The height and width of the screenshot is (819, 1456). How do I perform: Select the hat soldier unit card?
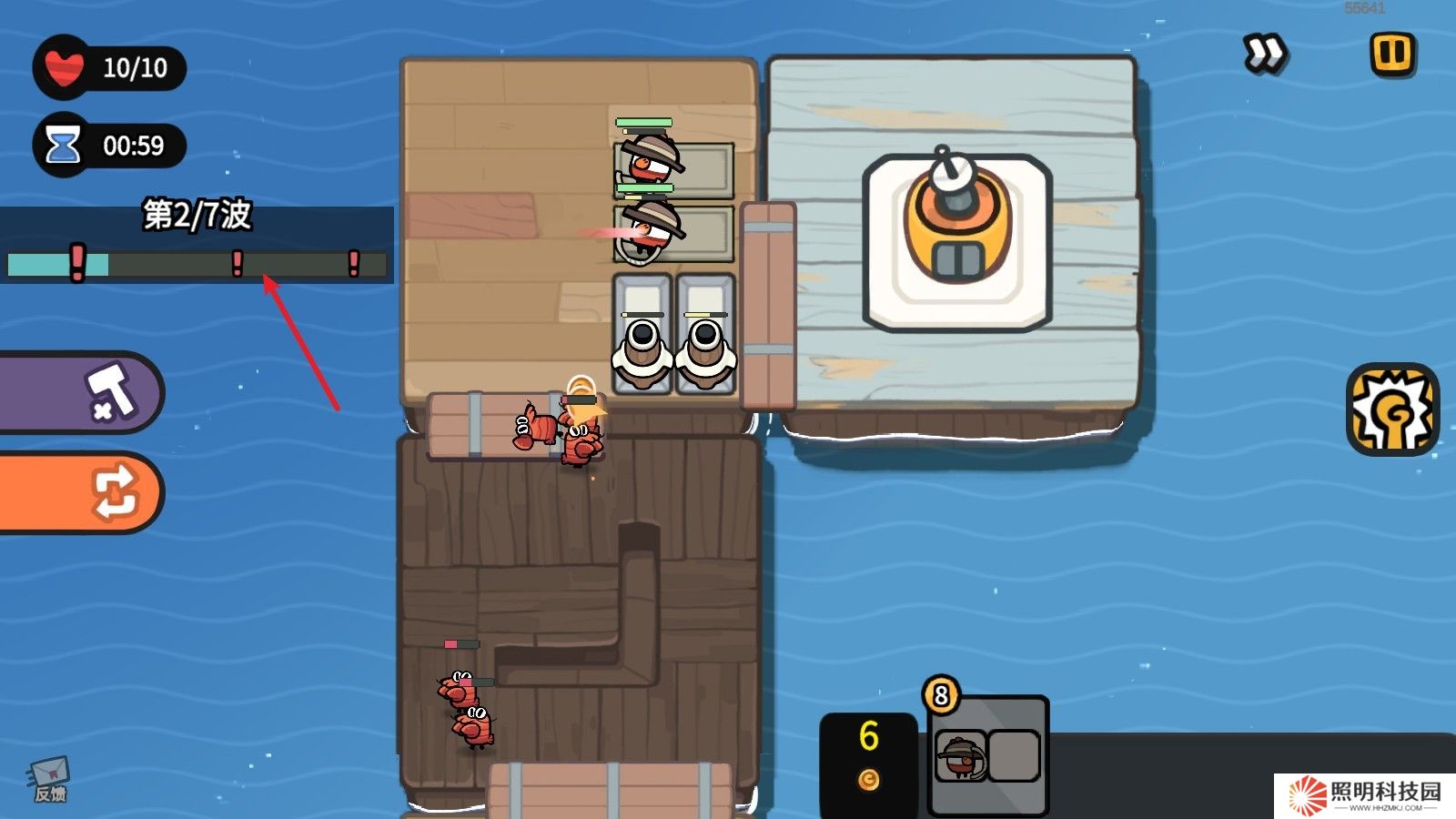tap(962, 756)
